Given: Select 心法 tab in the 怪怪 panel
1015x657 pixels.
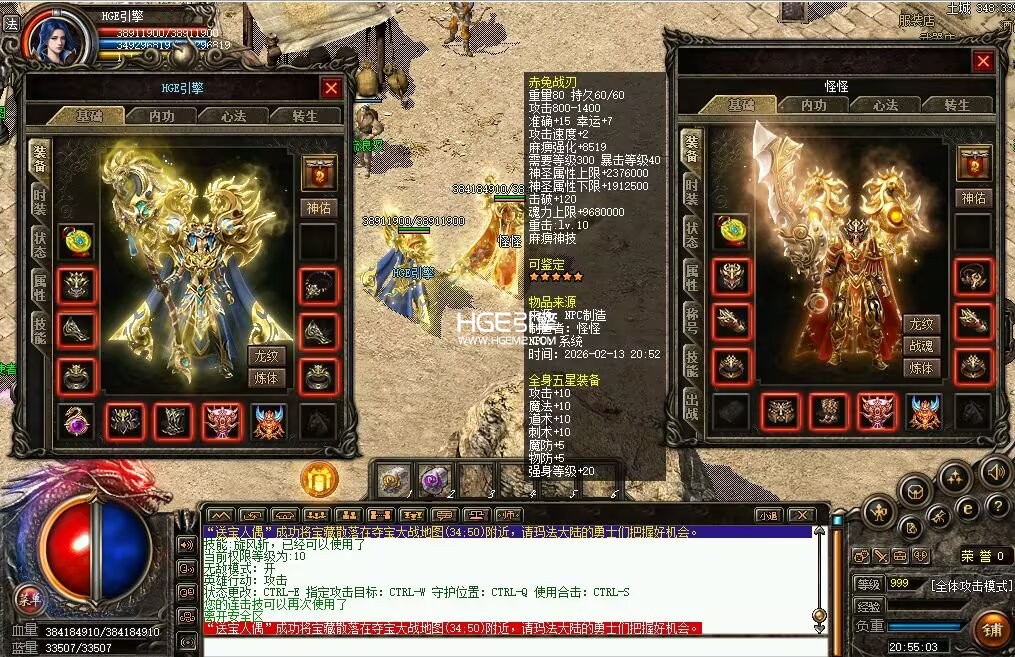Looking at the screenshot, I should 885,105.
